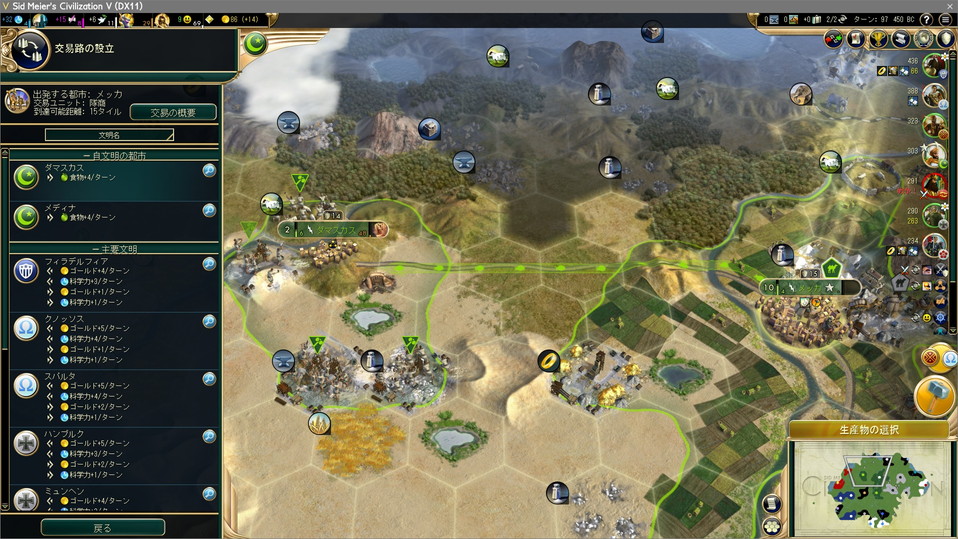The height and width of the screenshot is (539, 958).
Task: Zoom to ダマスカス with its magnifier icon
Action: tap(209, 171)
